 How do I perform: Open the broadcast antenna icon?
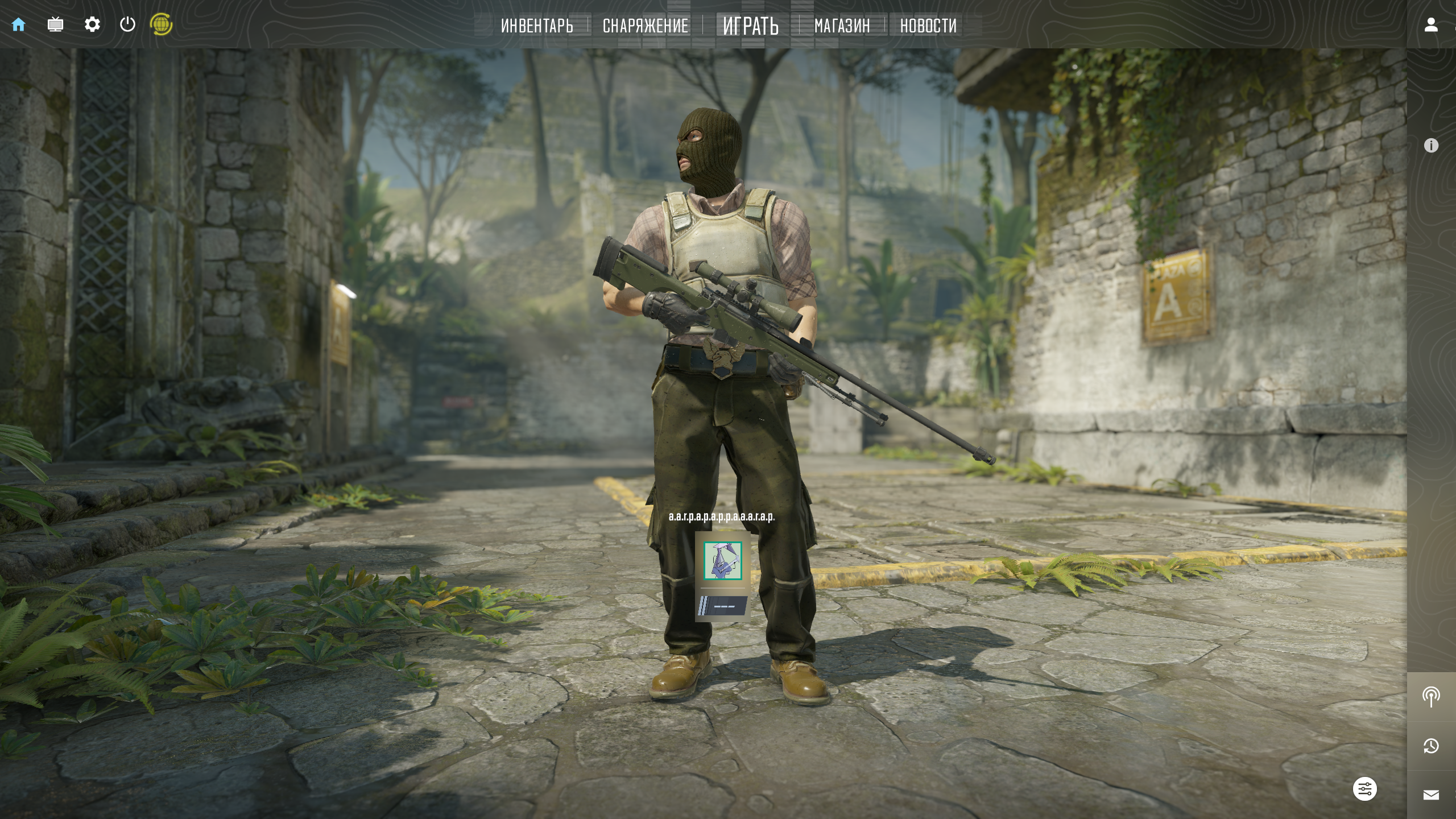coord(1431,696)
